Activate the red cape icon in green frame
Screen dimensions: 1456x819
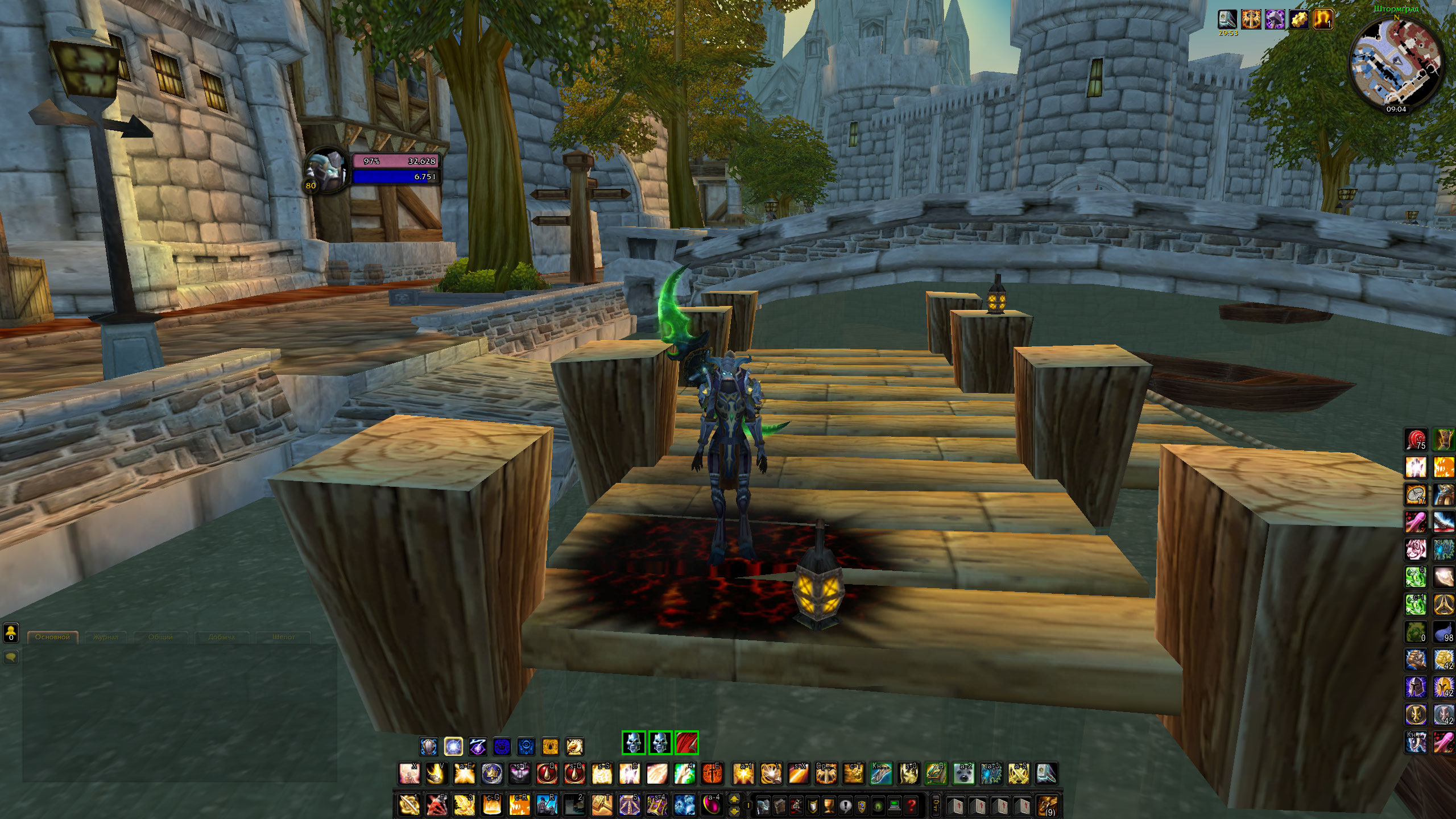coord(686,743)
